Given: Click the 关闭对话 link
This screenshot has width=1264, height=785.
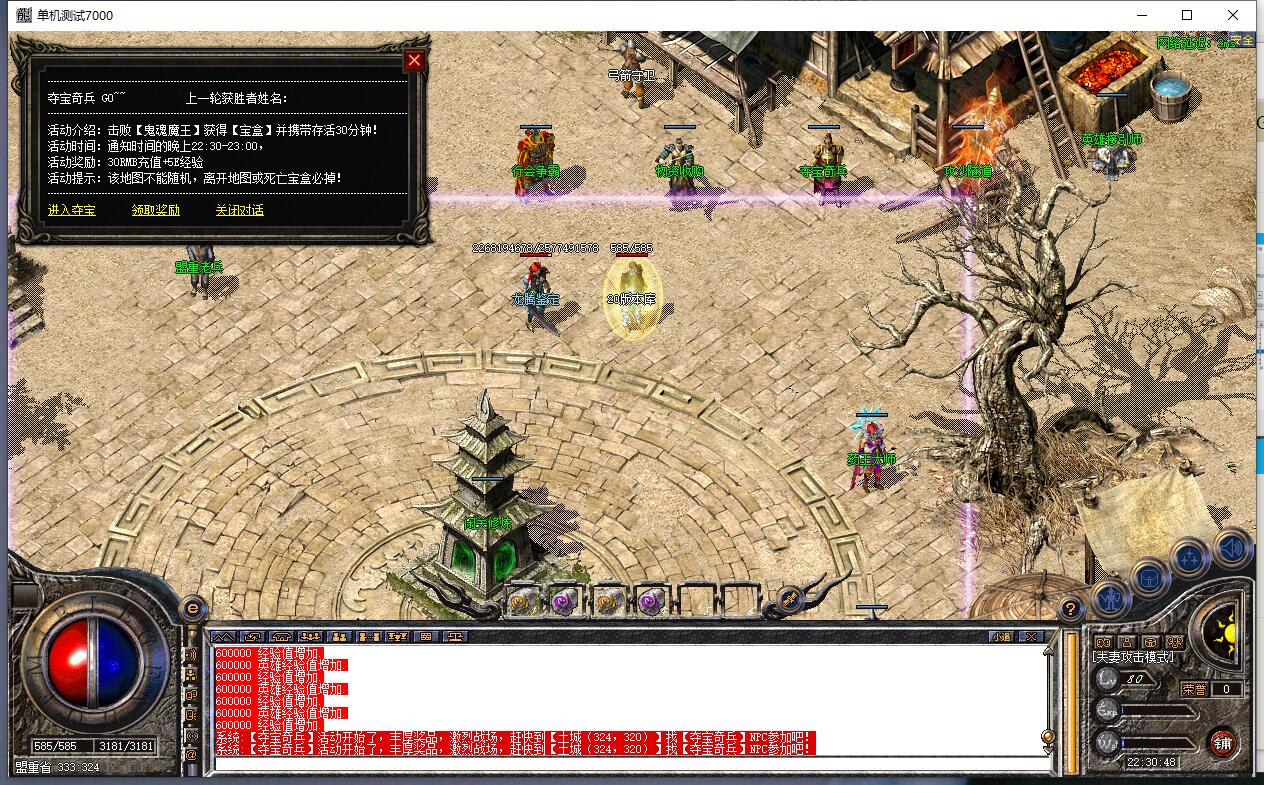Looking at the screenshot, I should (239, 210).
